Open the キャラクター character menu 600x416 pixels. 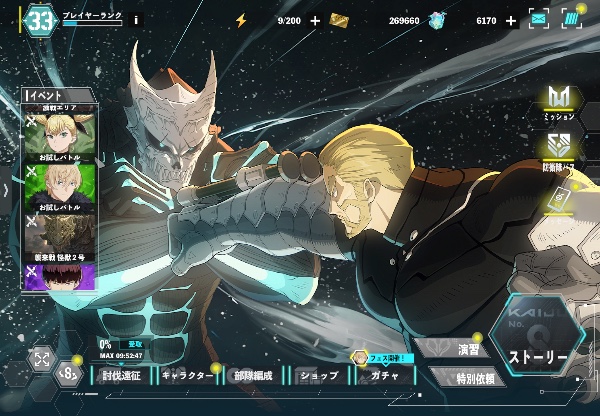pos(187,376)
